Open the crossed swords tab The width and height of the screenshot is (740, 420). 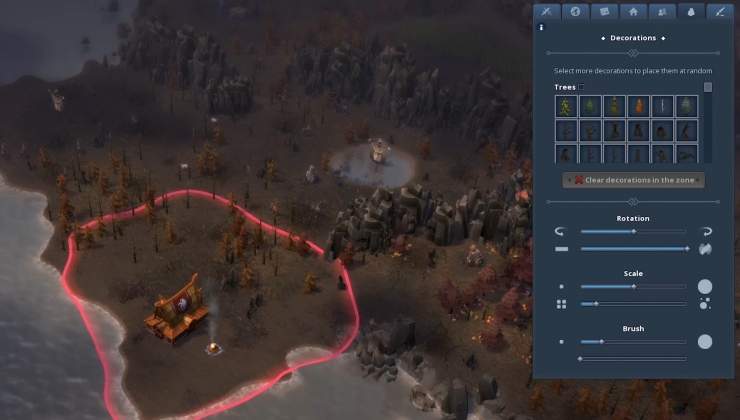[x=546, y=12]
